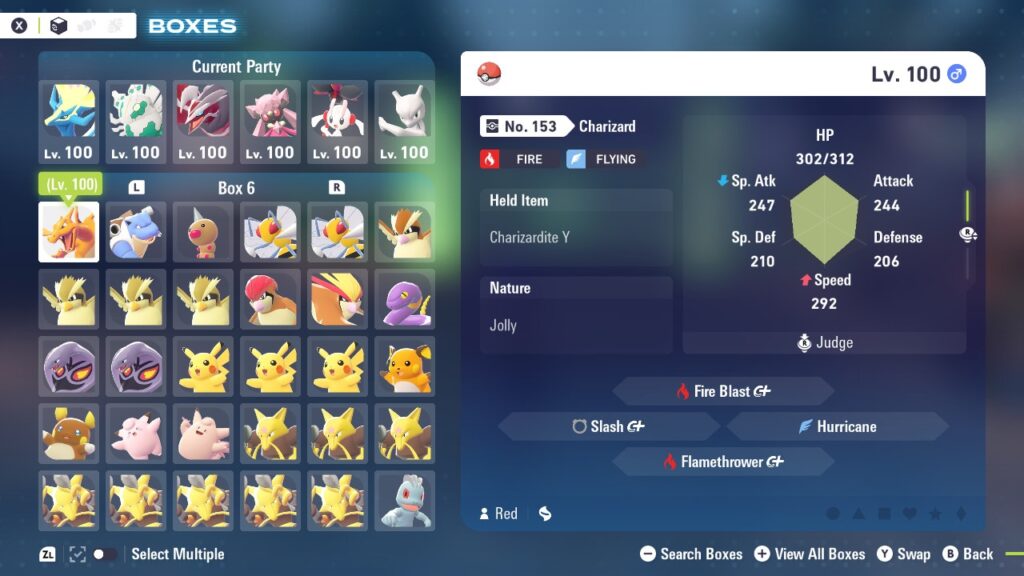This screenshot has height=576, width=1024.
Task: Select the Fire Blast move
Action: click(x=722, y=391)
